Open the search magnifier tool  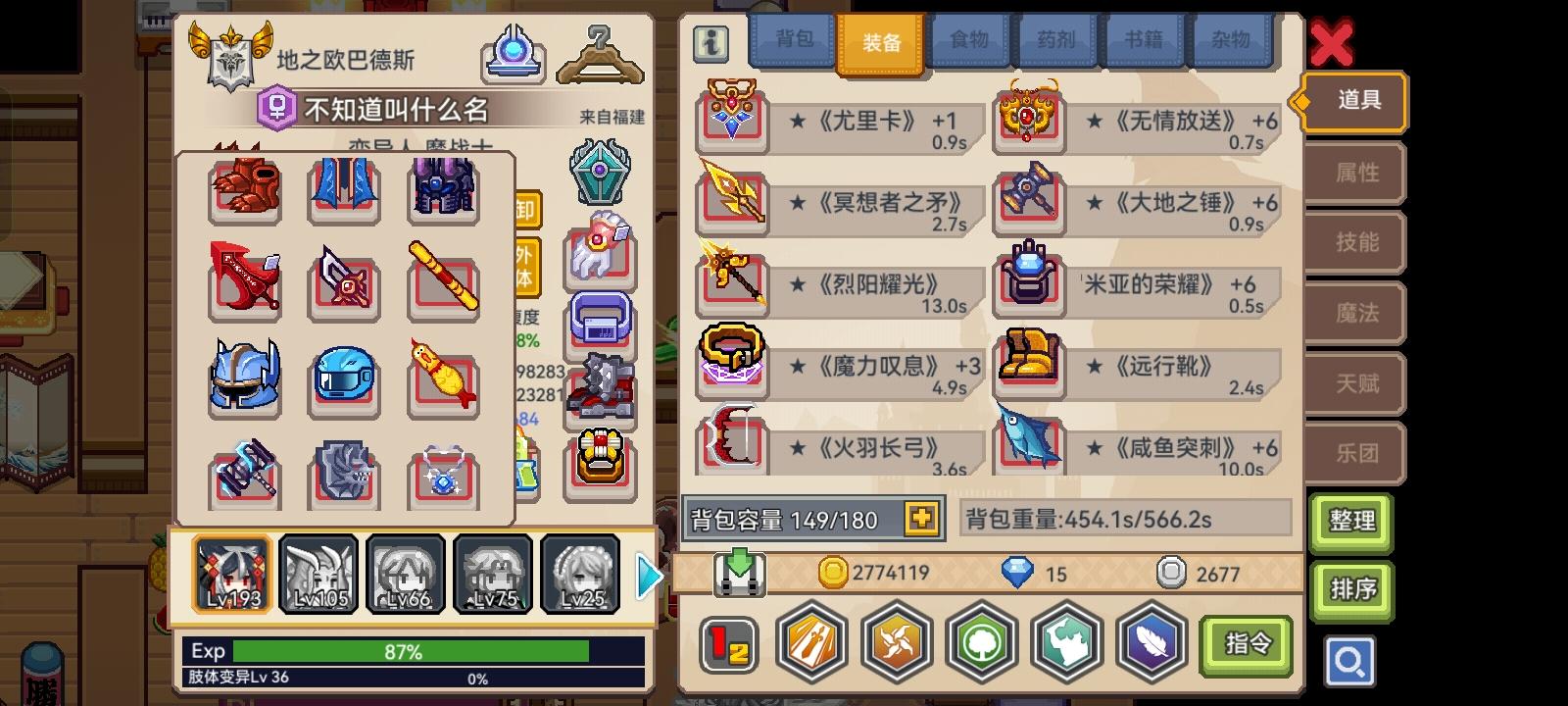(1350, 662)
